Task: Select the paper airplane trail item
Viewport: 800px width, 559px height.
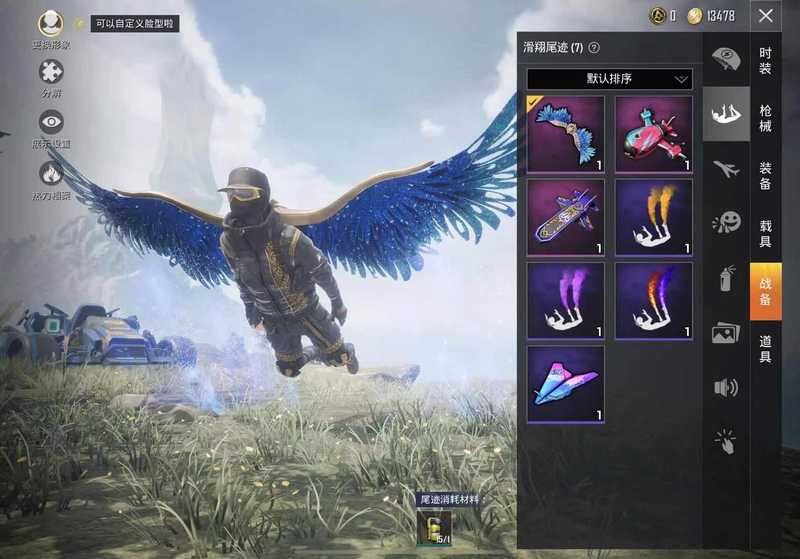Action: (566, 384)
